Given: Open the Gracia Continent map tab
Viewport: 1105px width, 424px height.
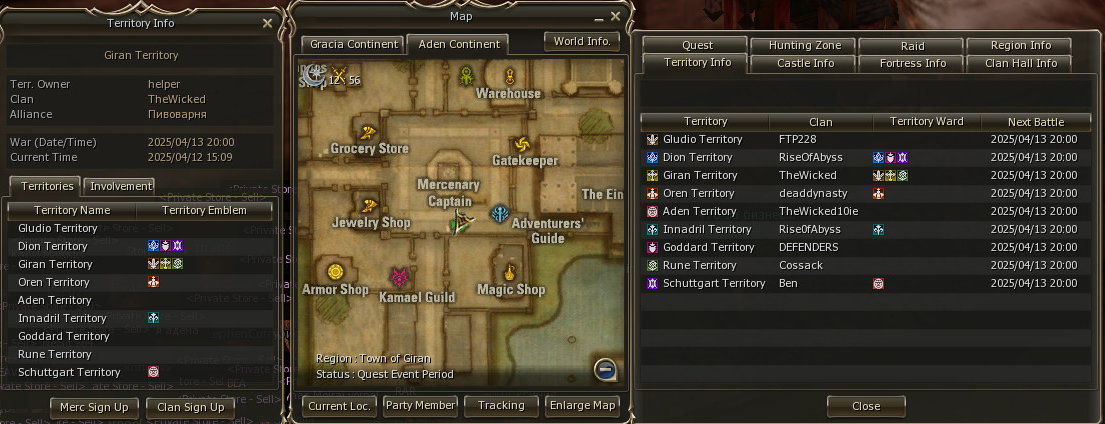Looking at the screenshot, I should [x=351, y=45].
